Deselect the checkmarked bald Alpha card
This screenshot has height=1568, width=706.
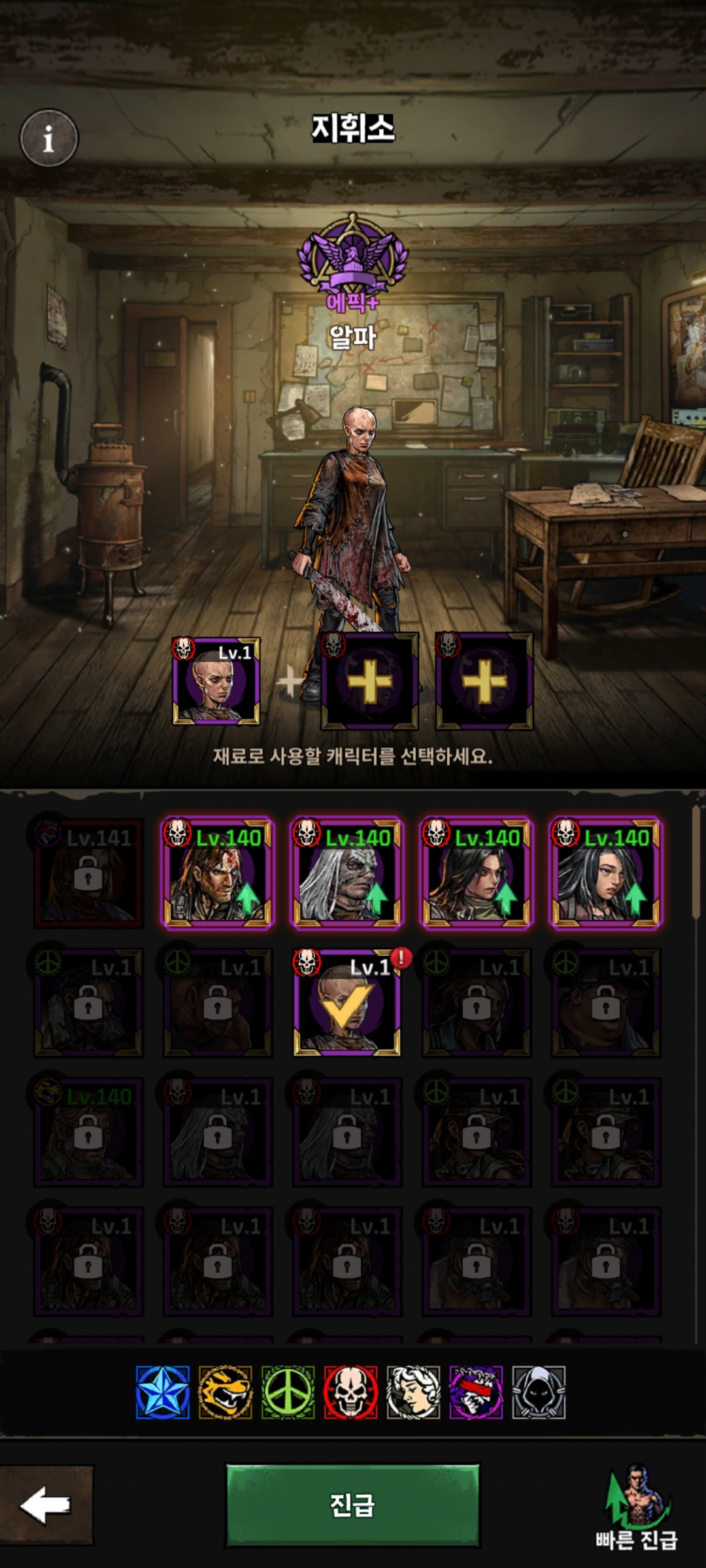346,1003
